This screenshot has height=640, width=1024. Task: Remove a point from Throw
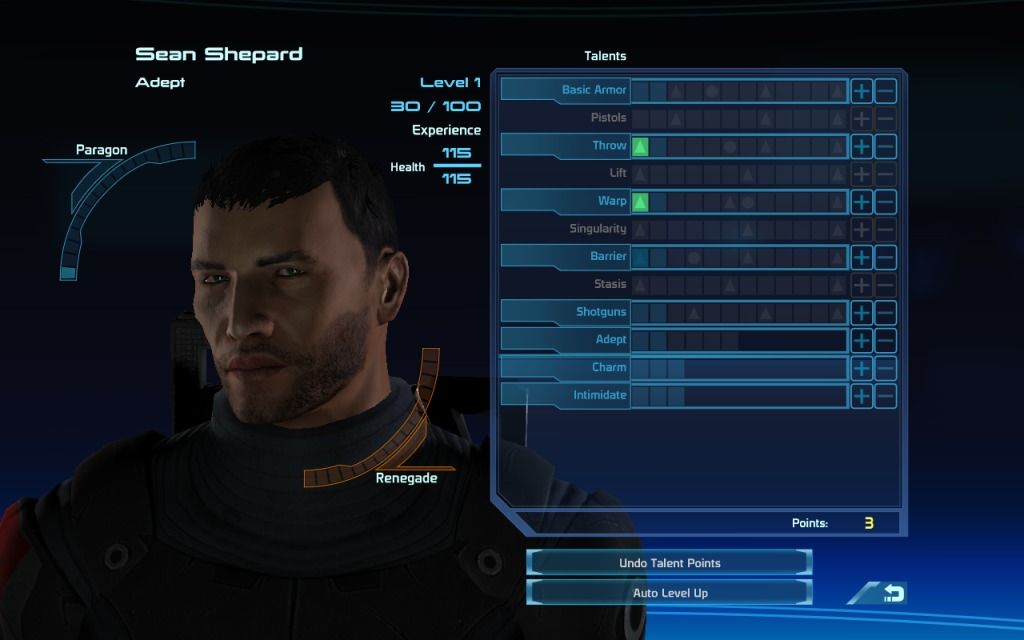(885, 146)
